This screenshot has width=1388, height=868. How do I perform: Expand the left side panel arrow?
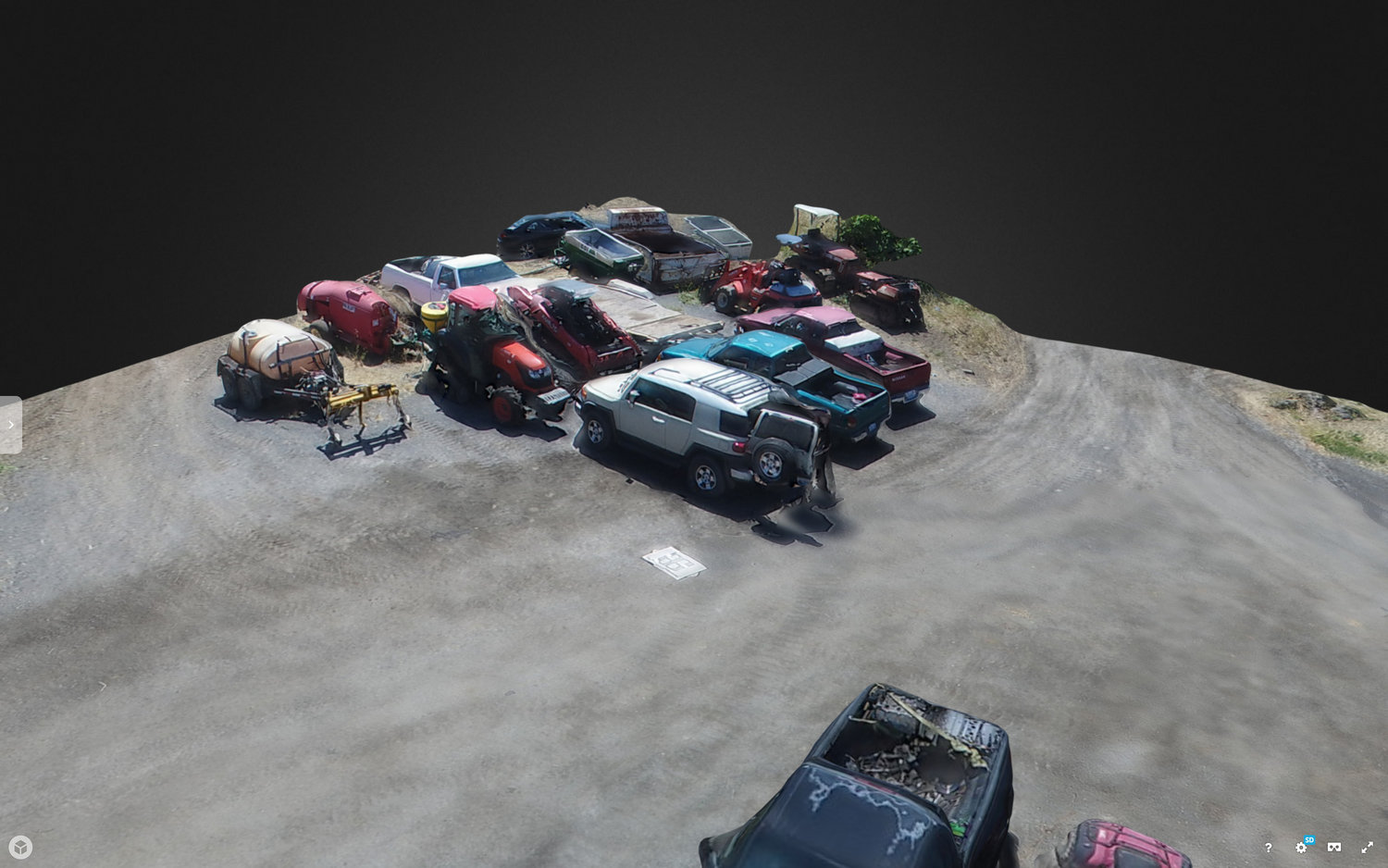click(x=10, y=425)
